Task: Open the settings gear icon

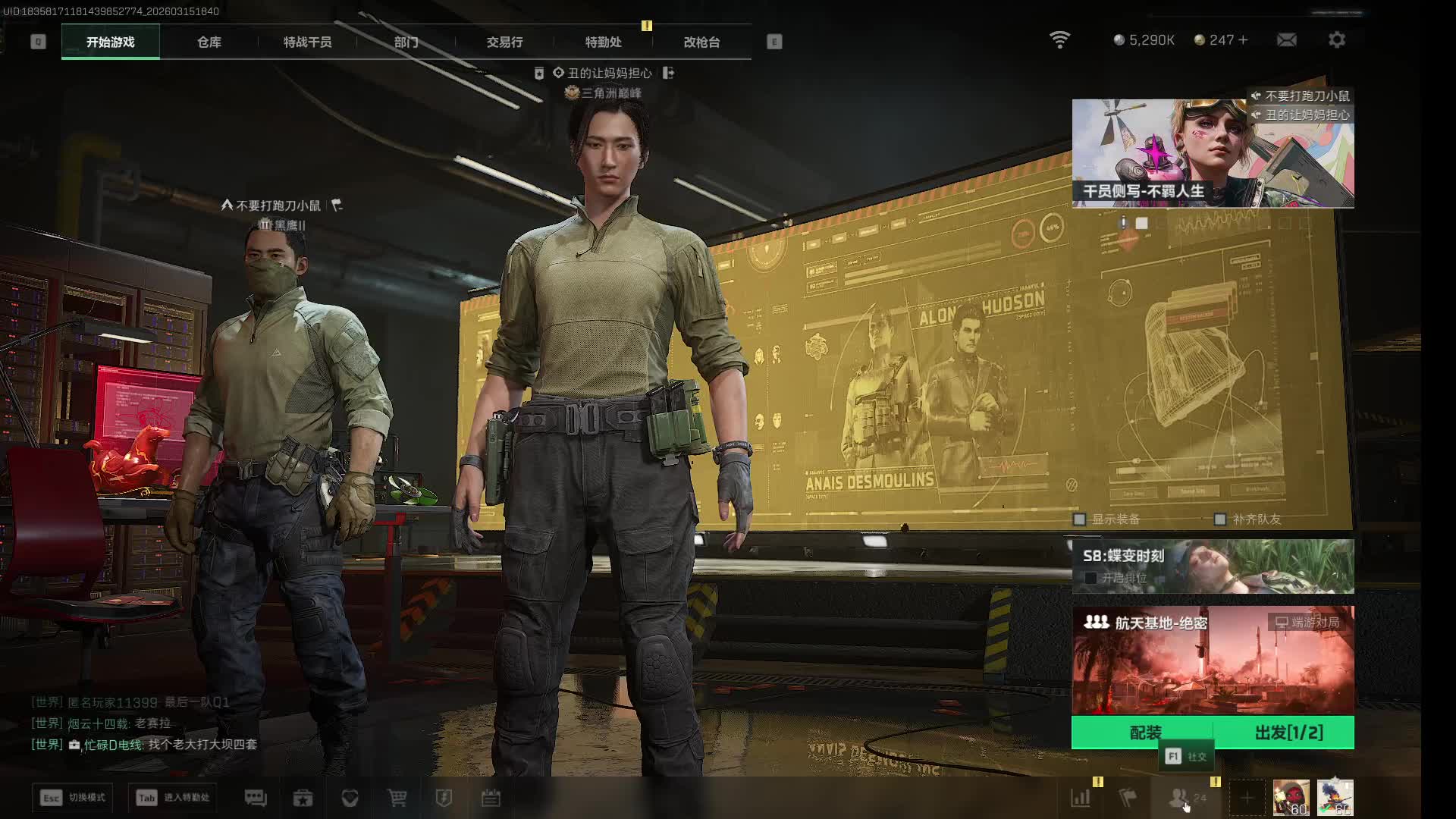Action: (x=1337, y=39)
